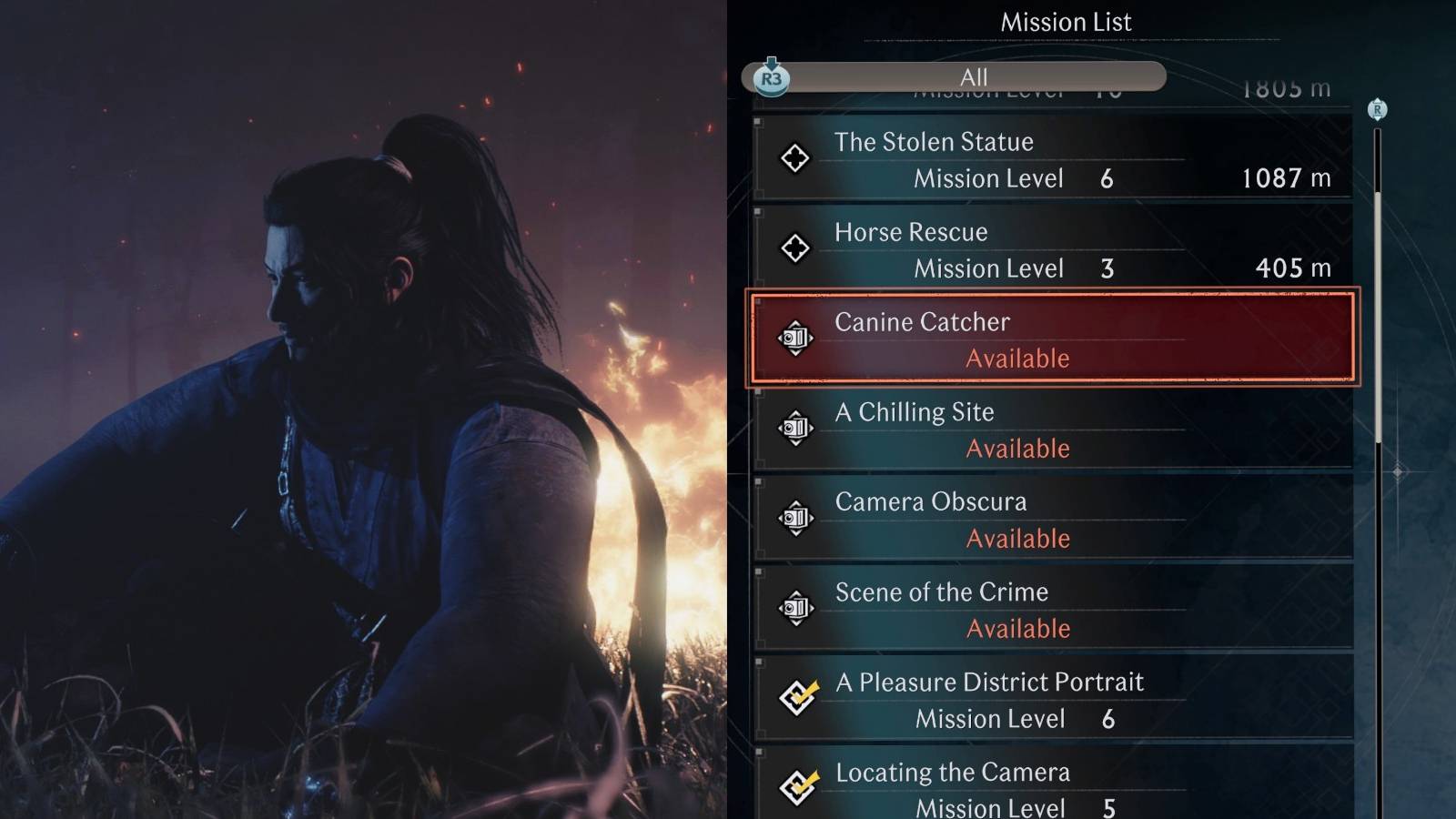Viewport: 1456px width, 819px height.
Task: Click the R stick icon above the scrollbar
Action: 1377,109
